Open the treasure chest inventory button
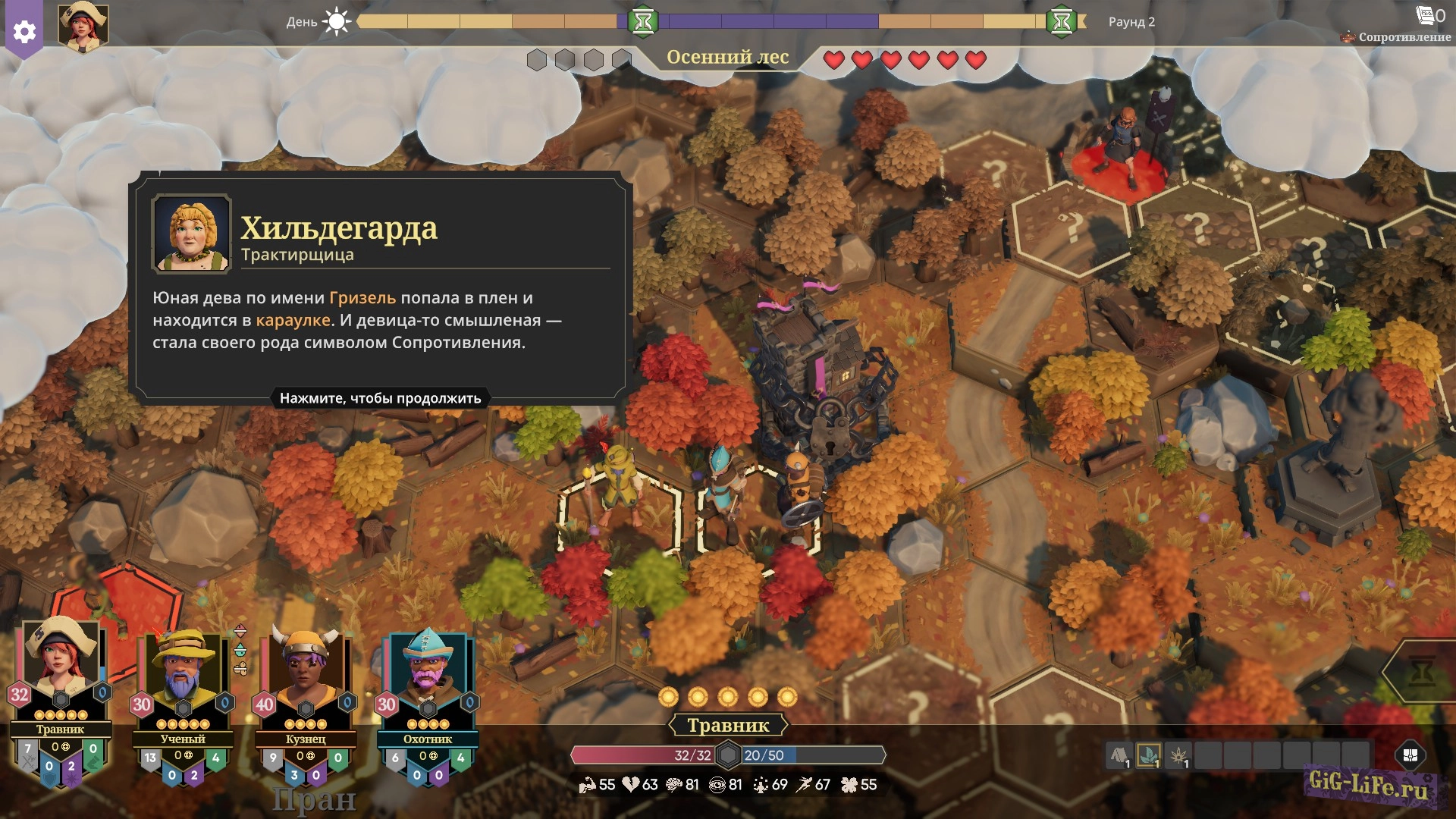Screen dimensions: 1456x819 pyautogui.click(x=1410, y=755)
